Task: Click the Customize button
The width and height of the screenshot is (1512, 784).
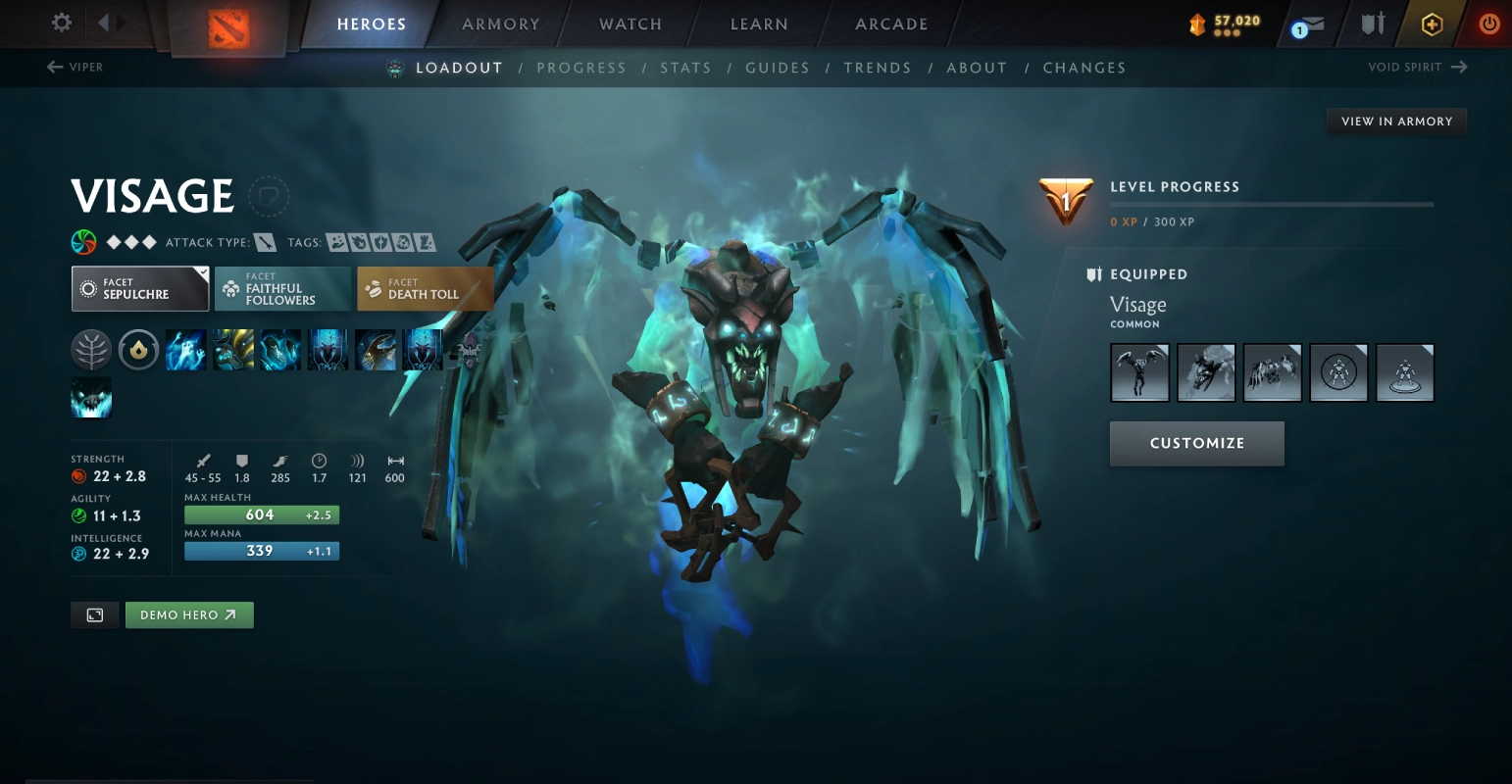Action: [1196, 443]
